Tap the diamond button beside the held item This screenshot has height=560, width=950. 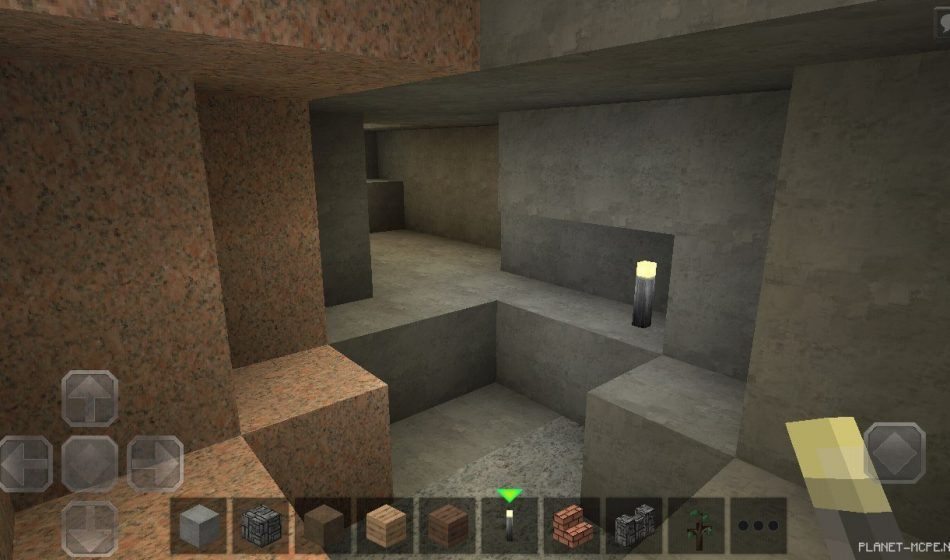click(894, 452)
